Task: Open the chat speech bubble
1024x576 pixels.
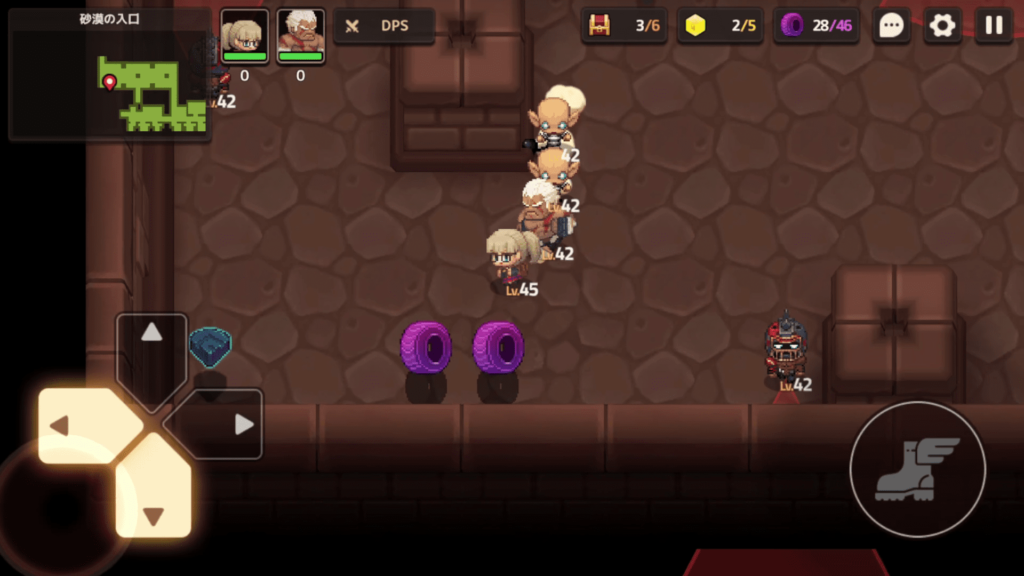Action: click(890, 26)
